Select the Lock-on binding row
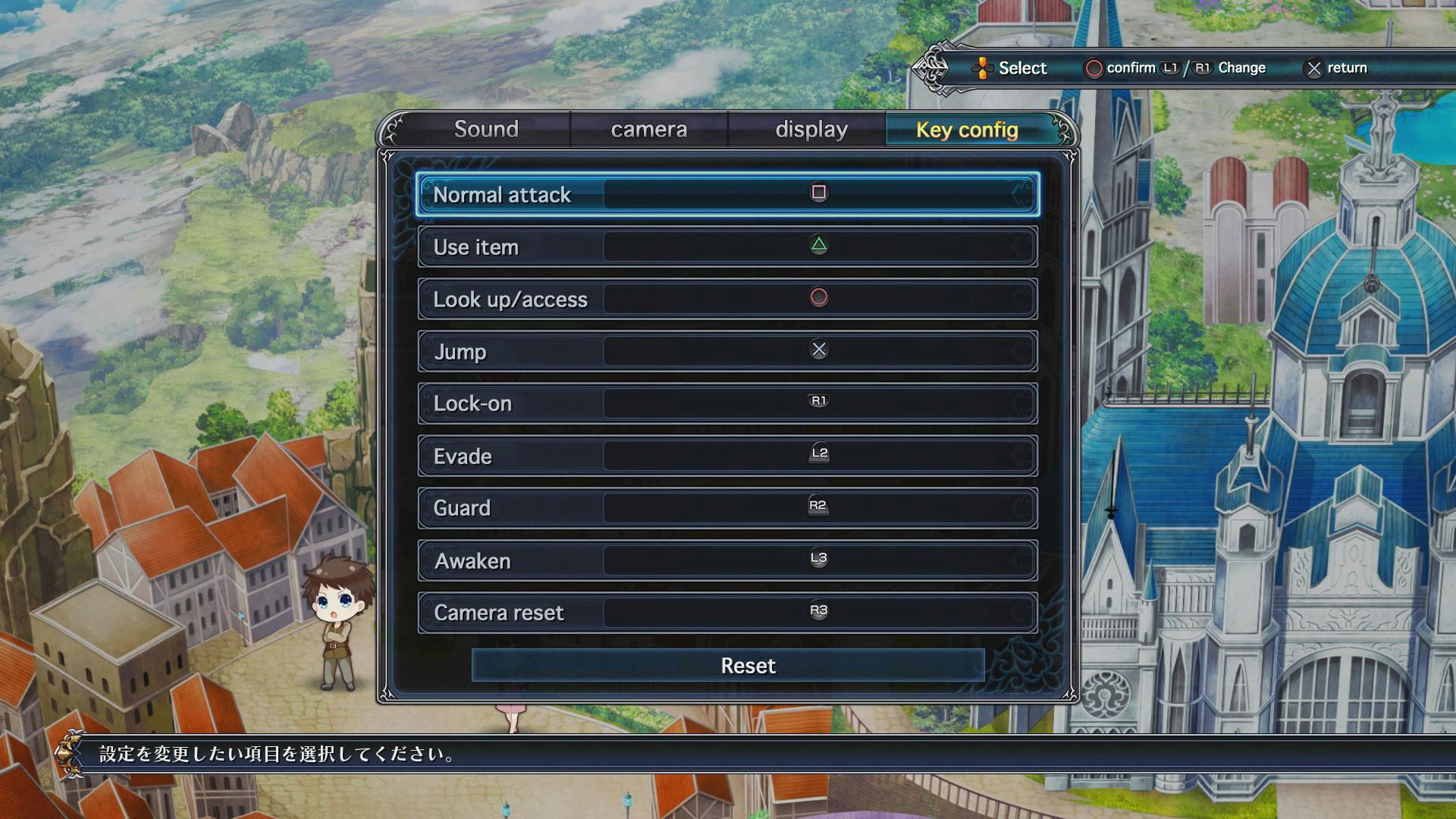The width and height of the screenshot is (1456, 819). [x=727, y=403]
